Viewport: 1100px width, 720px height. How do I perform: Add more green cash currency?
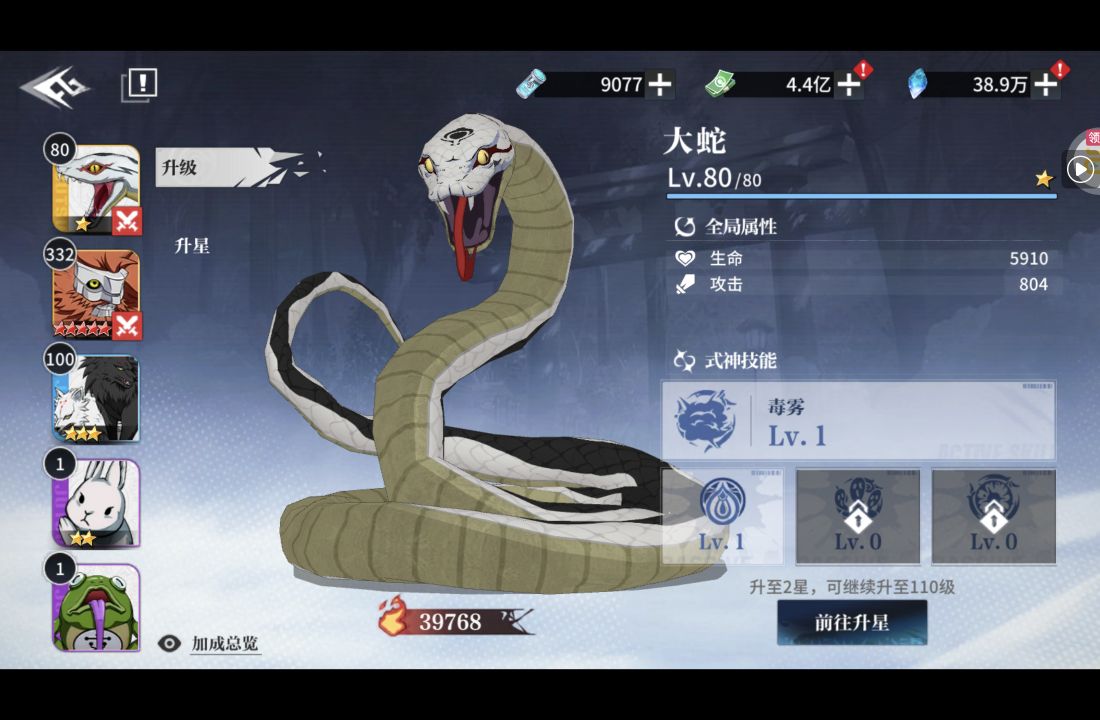[x=848, y=84]
